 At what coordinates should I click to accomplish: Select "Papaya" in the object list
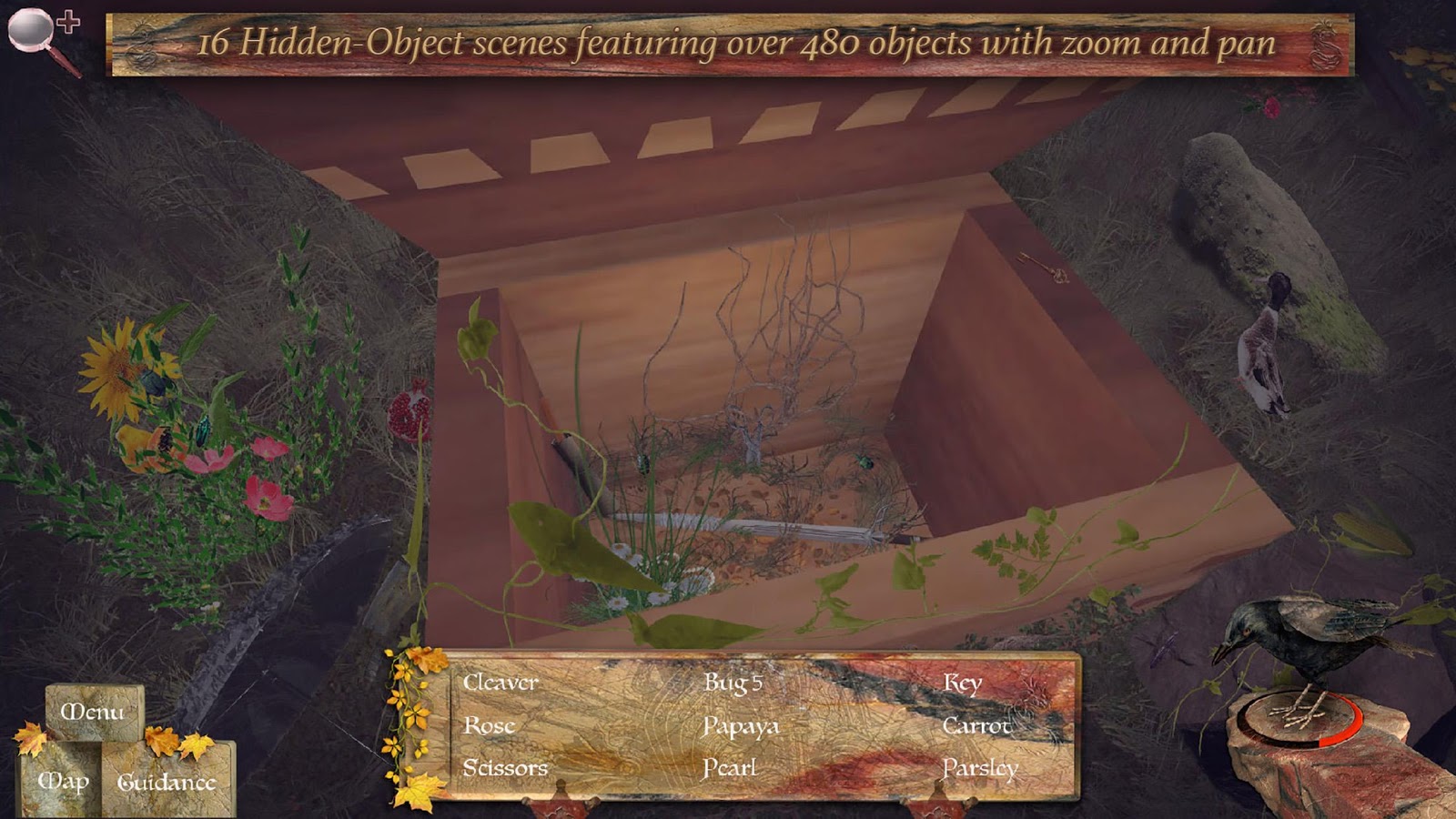(743, 725)
